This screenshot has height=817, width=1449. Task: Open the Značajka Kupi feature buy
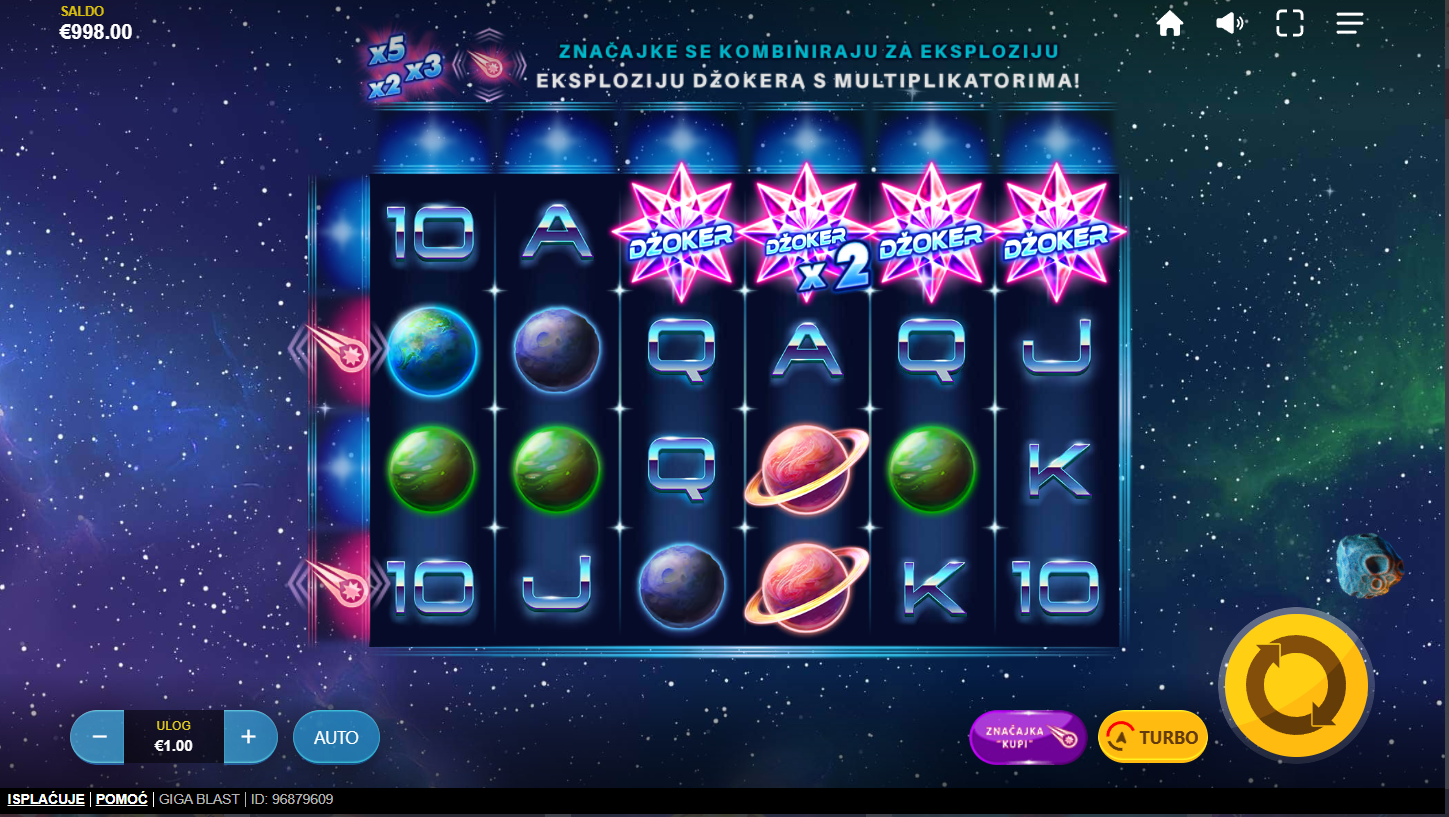[x=1027, y=737]
